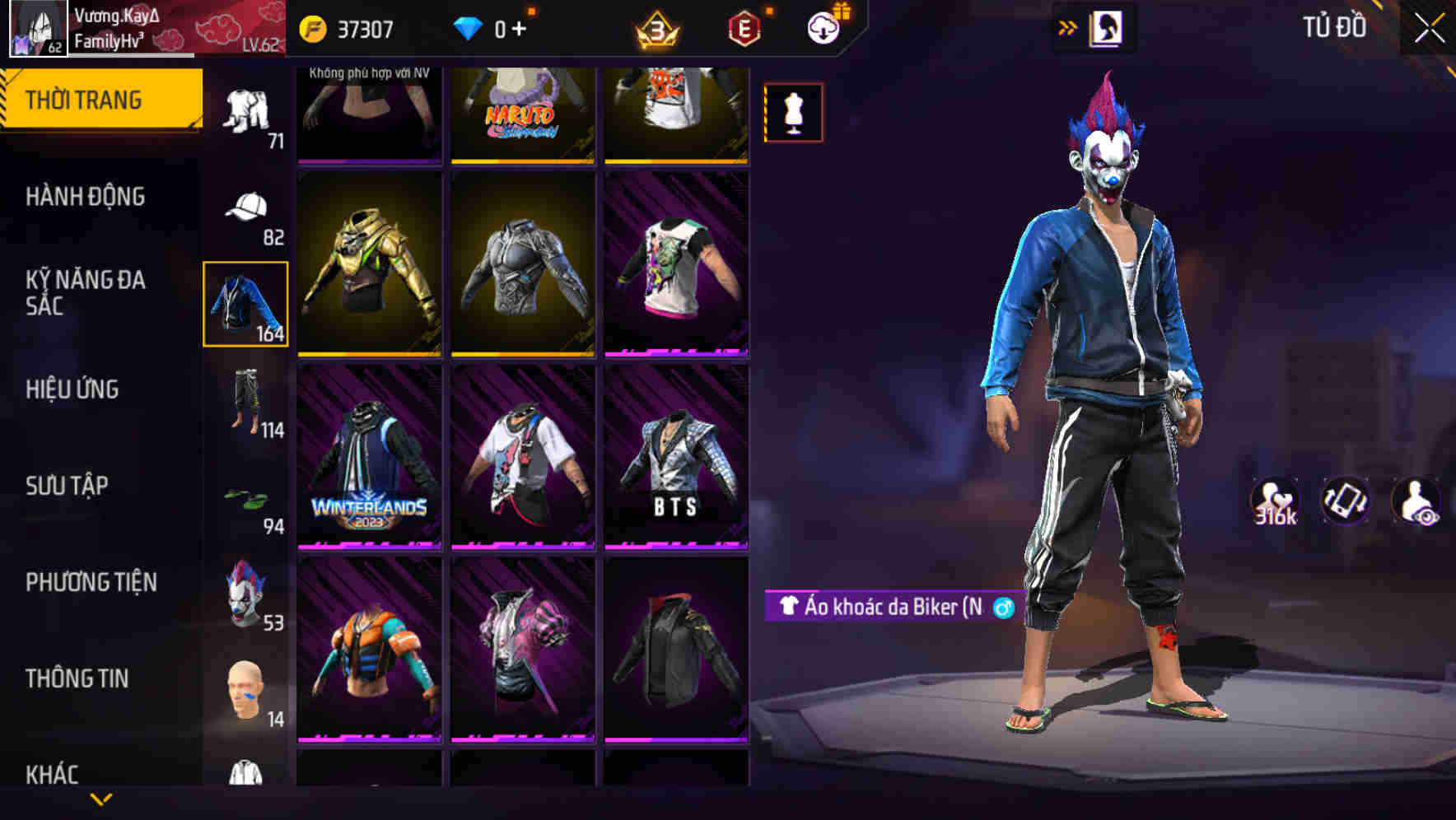Select the crown rank badge icon
Viewport: 1456px width, 820px height.
pos(657,28)
